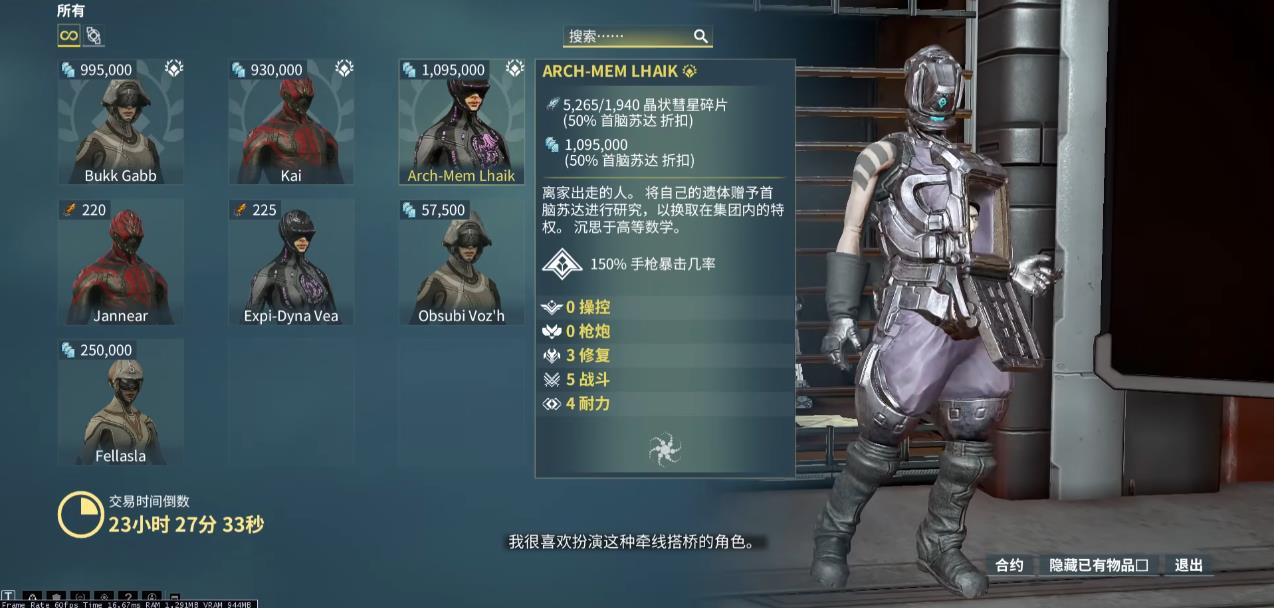The width and height of the screenshot is (1274, 608).
Task: Click the search input field
Action: click(x=625, y=36)
